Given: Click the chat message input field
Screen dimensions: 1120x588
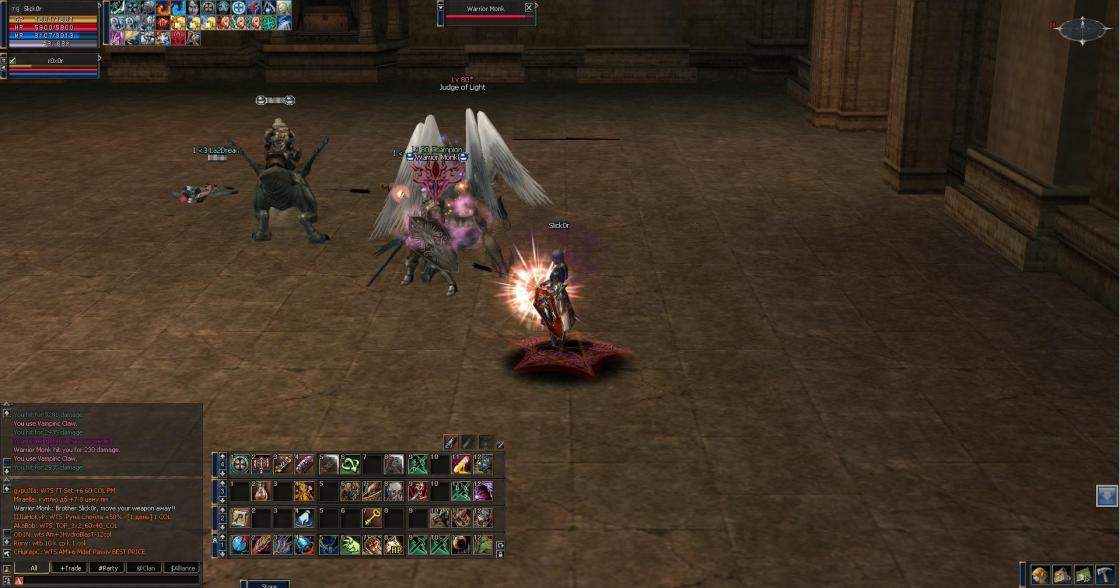Looking at the screenshot, I should click(x=110, y=581).
